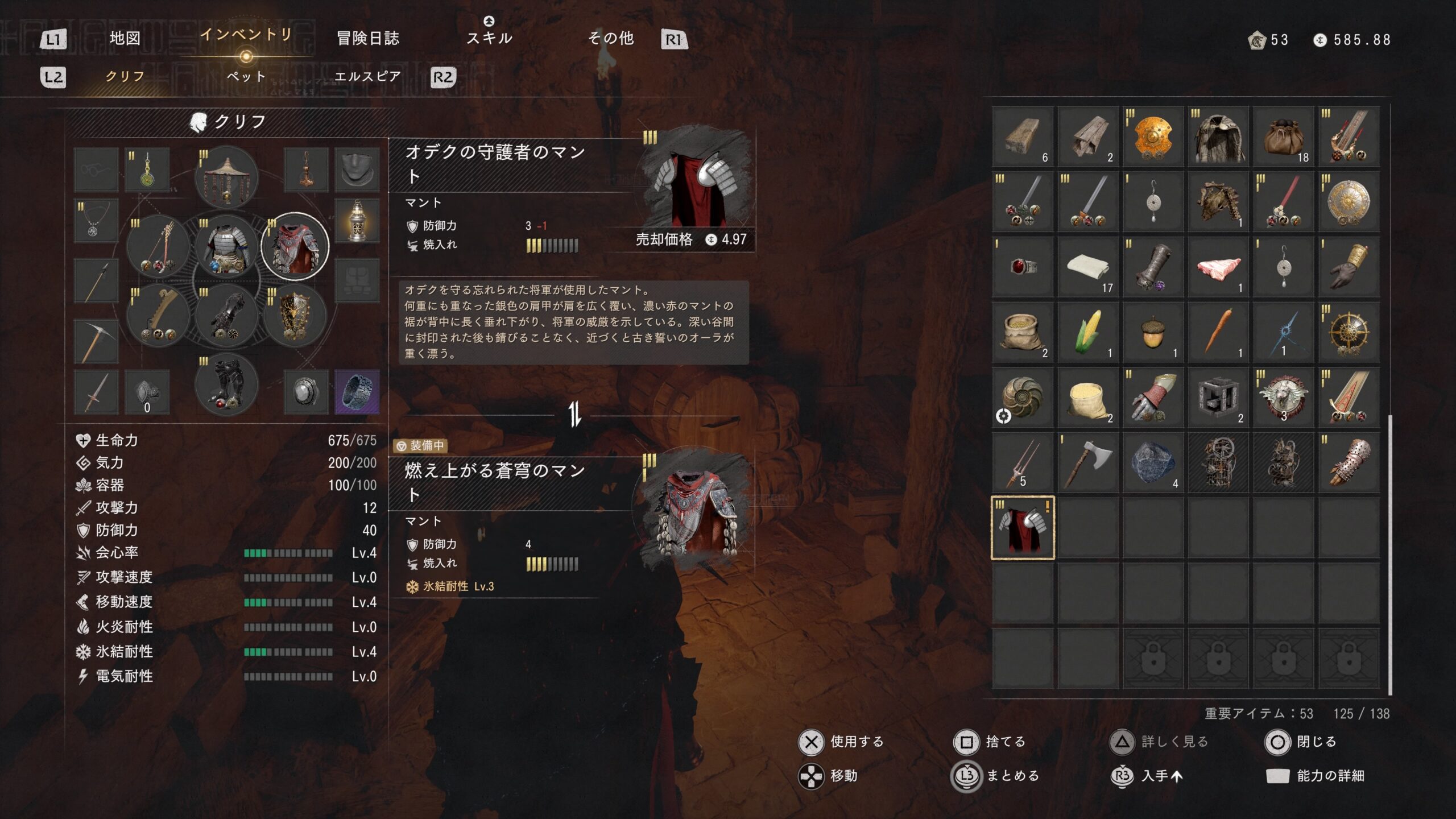The width and height of the screenshot is (1456, 819).
Task: Open the その他 tab
Action: pos(611,39)
